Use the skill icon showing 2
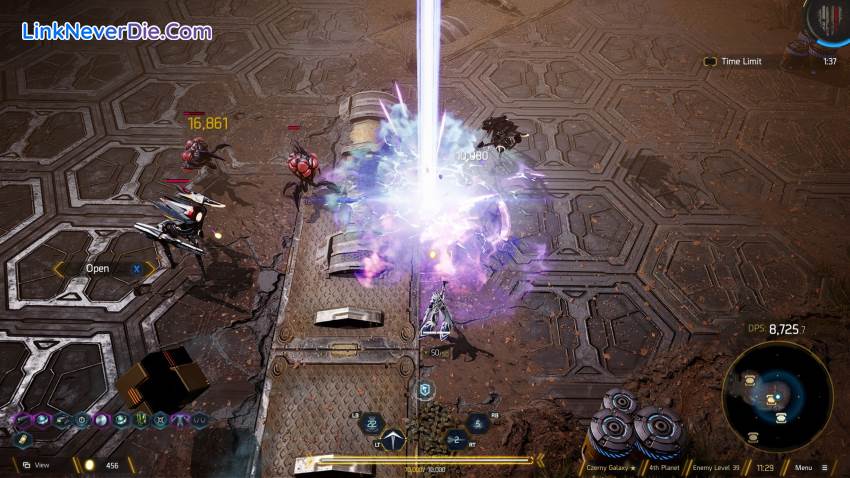Screen dimensions: 850x478 (x=456, y=440)
